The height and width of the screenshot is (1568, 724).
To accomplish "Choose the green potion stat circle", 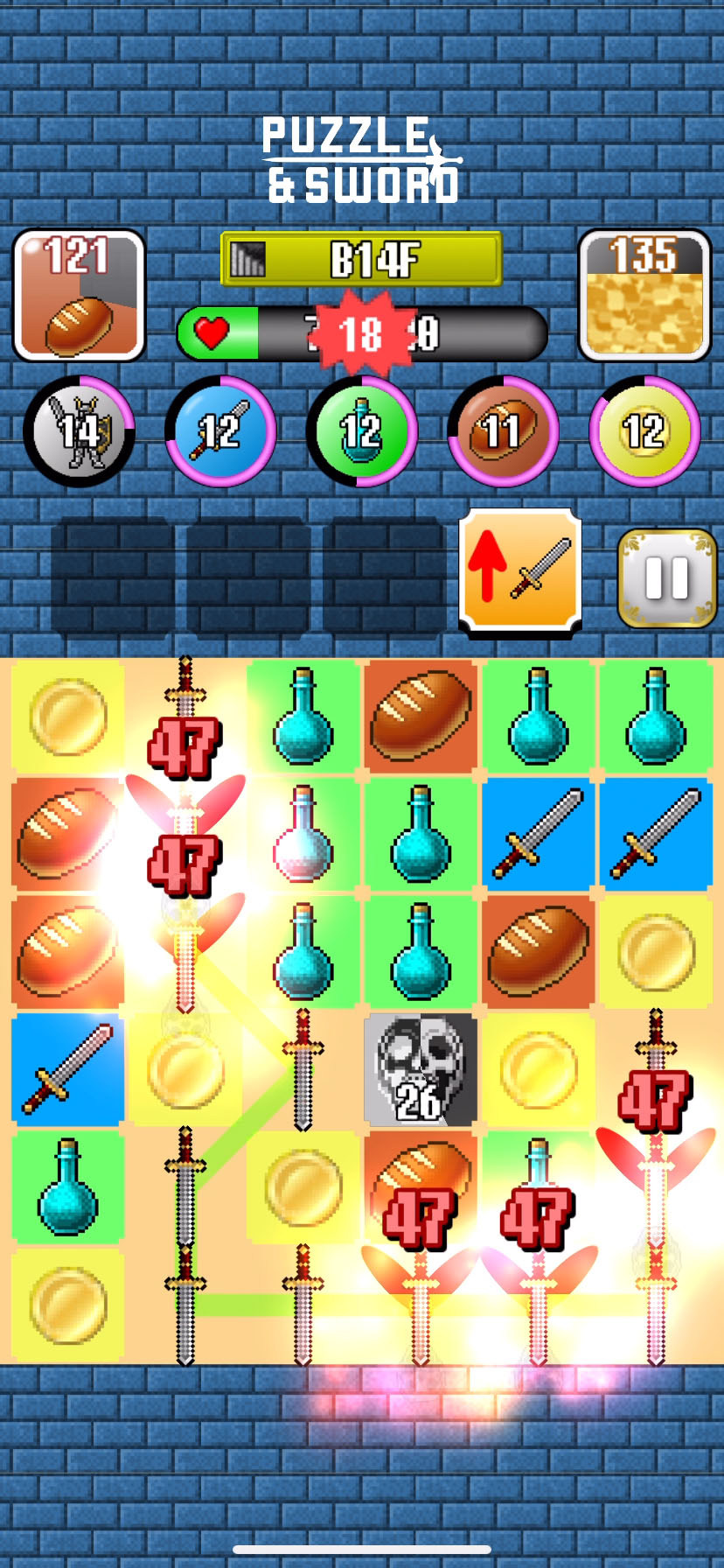I will [362, 430].
